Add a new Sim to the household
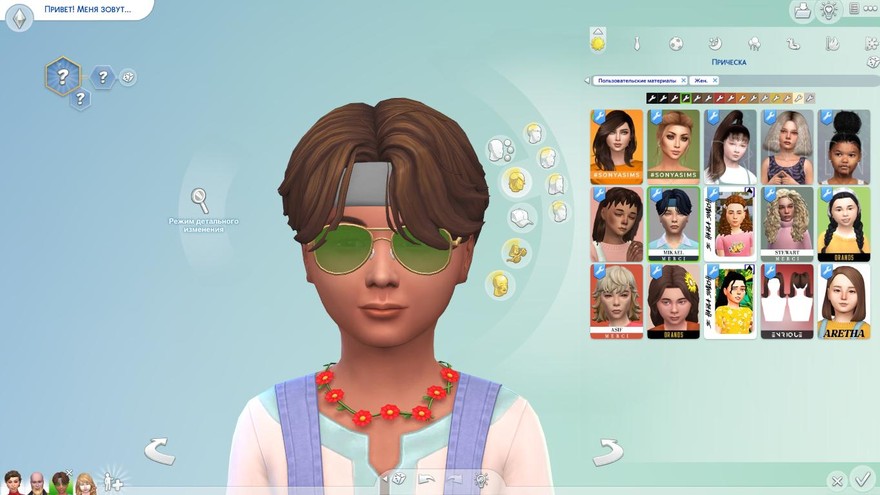880x495 pixels. (x=113, y=481)
